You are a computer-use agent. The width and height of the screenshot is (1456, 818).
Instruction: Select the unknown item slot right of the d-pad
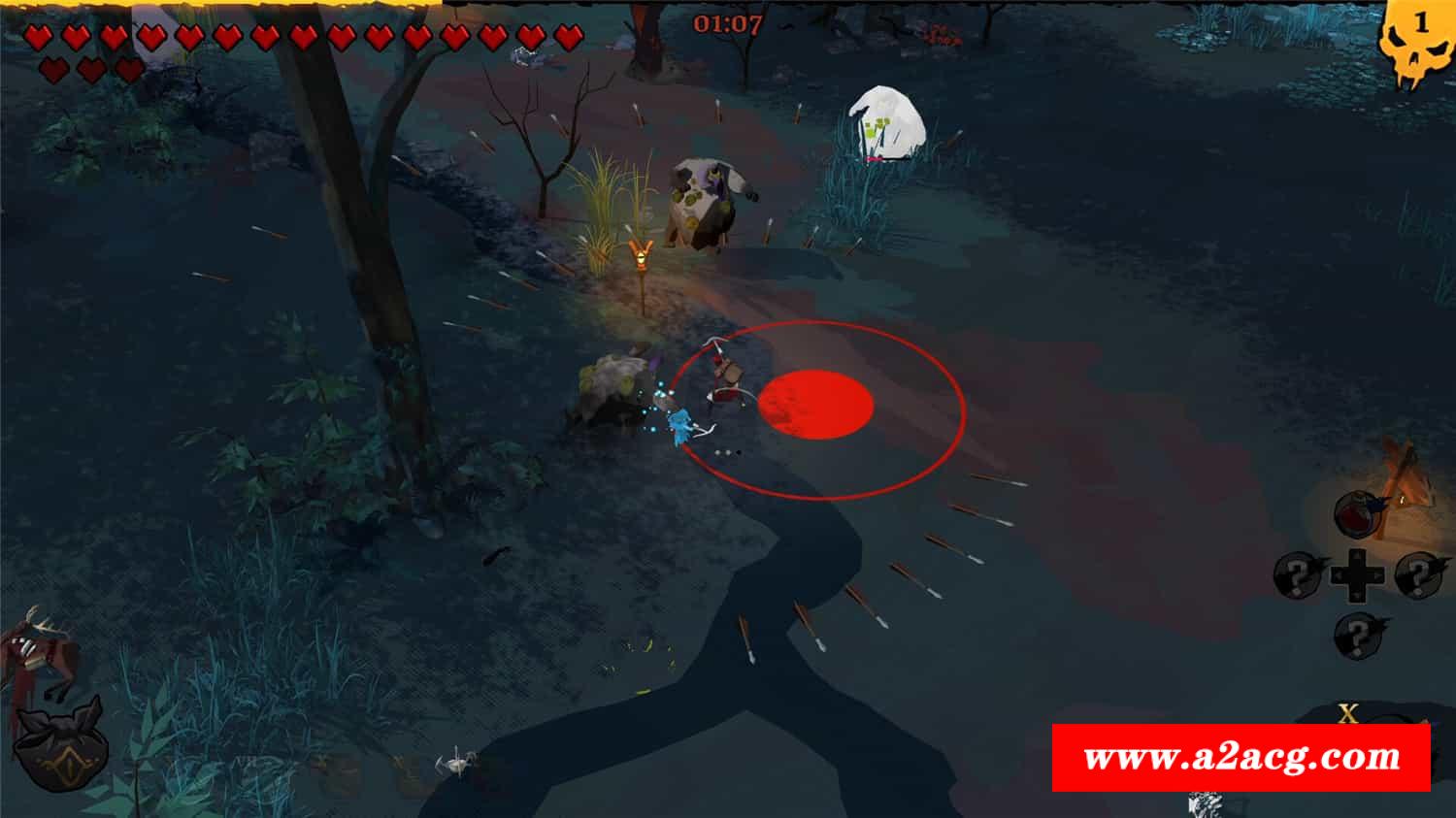(1419, 573)
